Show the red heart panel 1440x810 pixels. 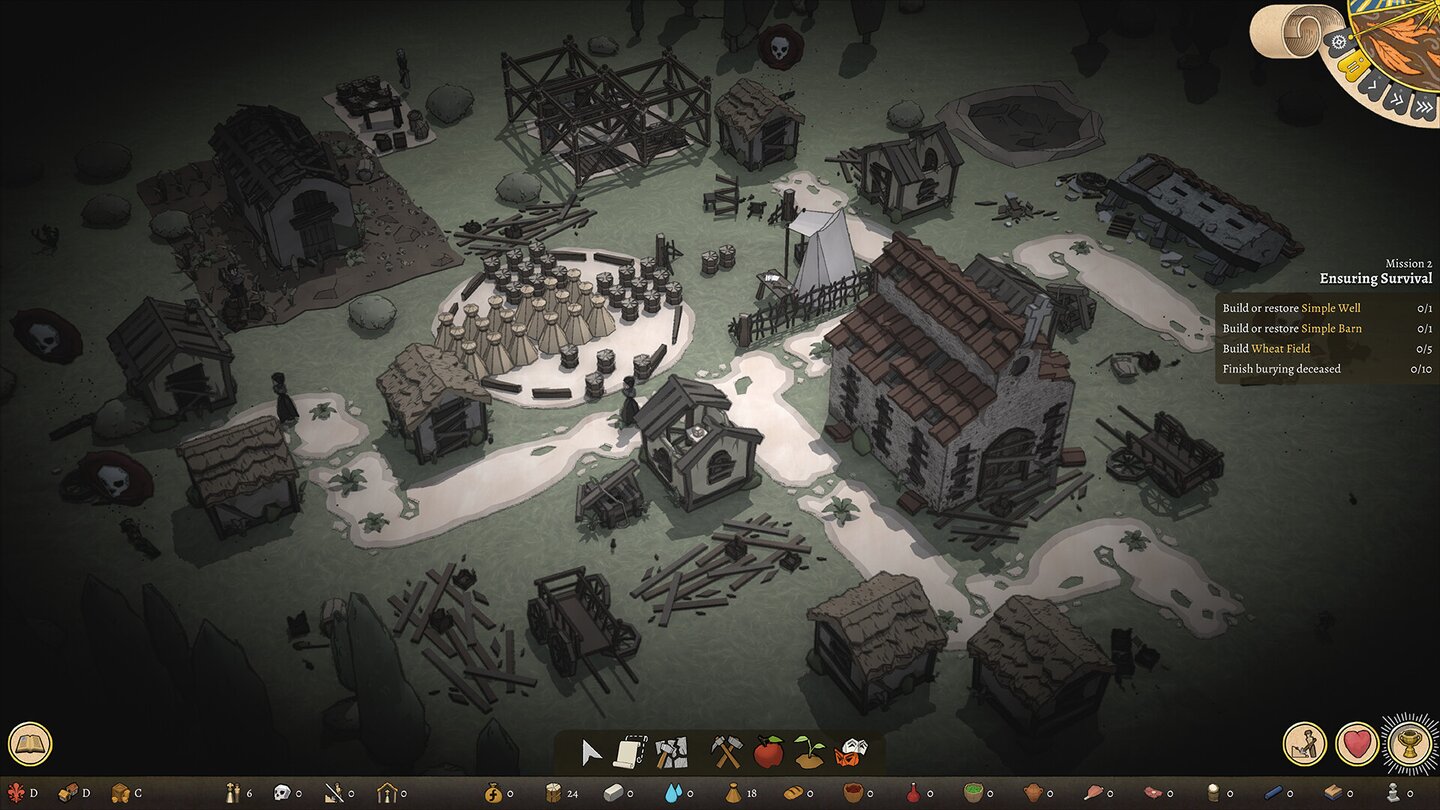[x=1357, y=744]
